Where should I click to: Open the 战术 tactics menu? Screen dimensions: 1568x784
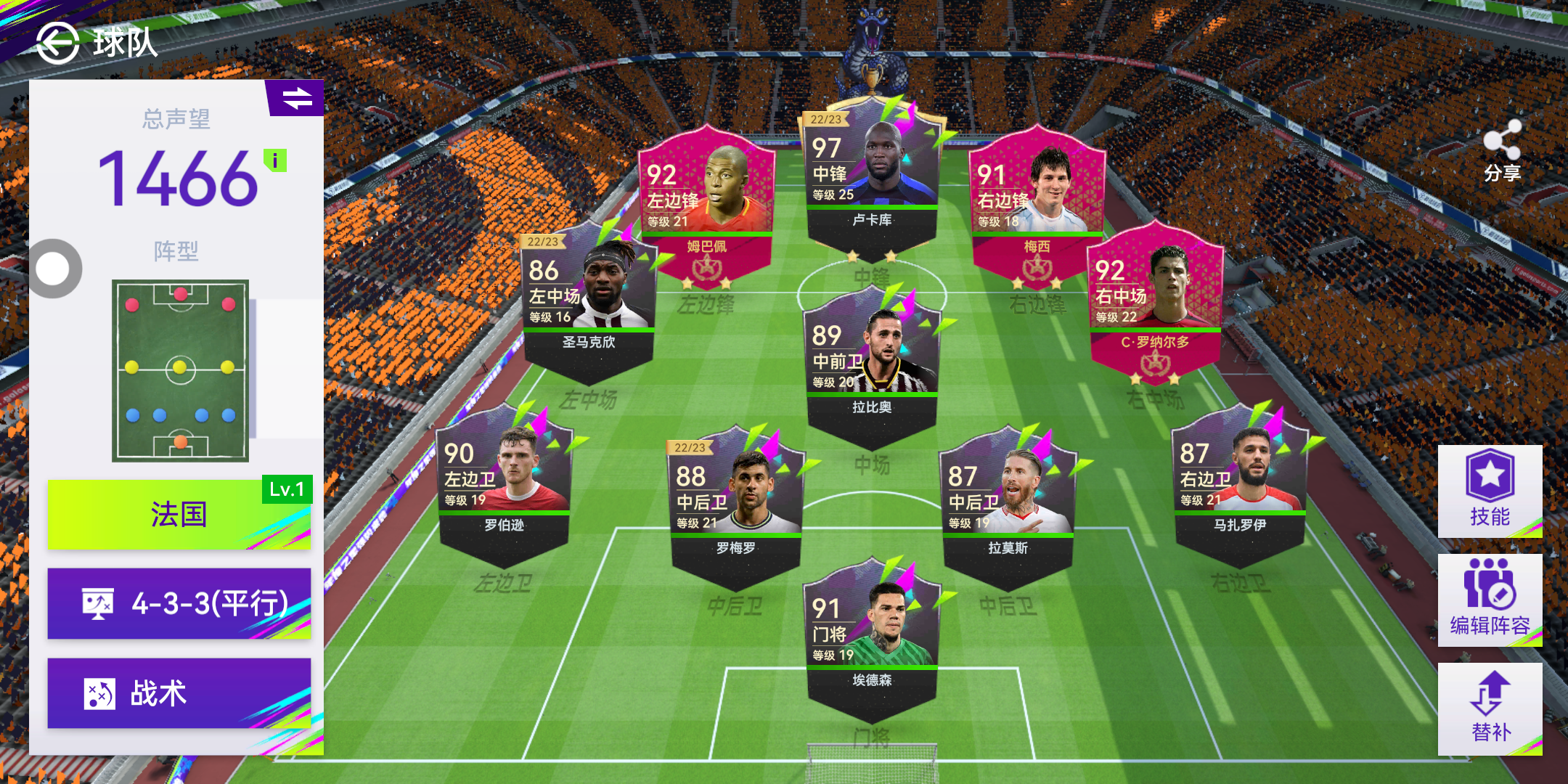tap(179, 693)
